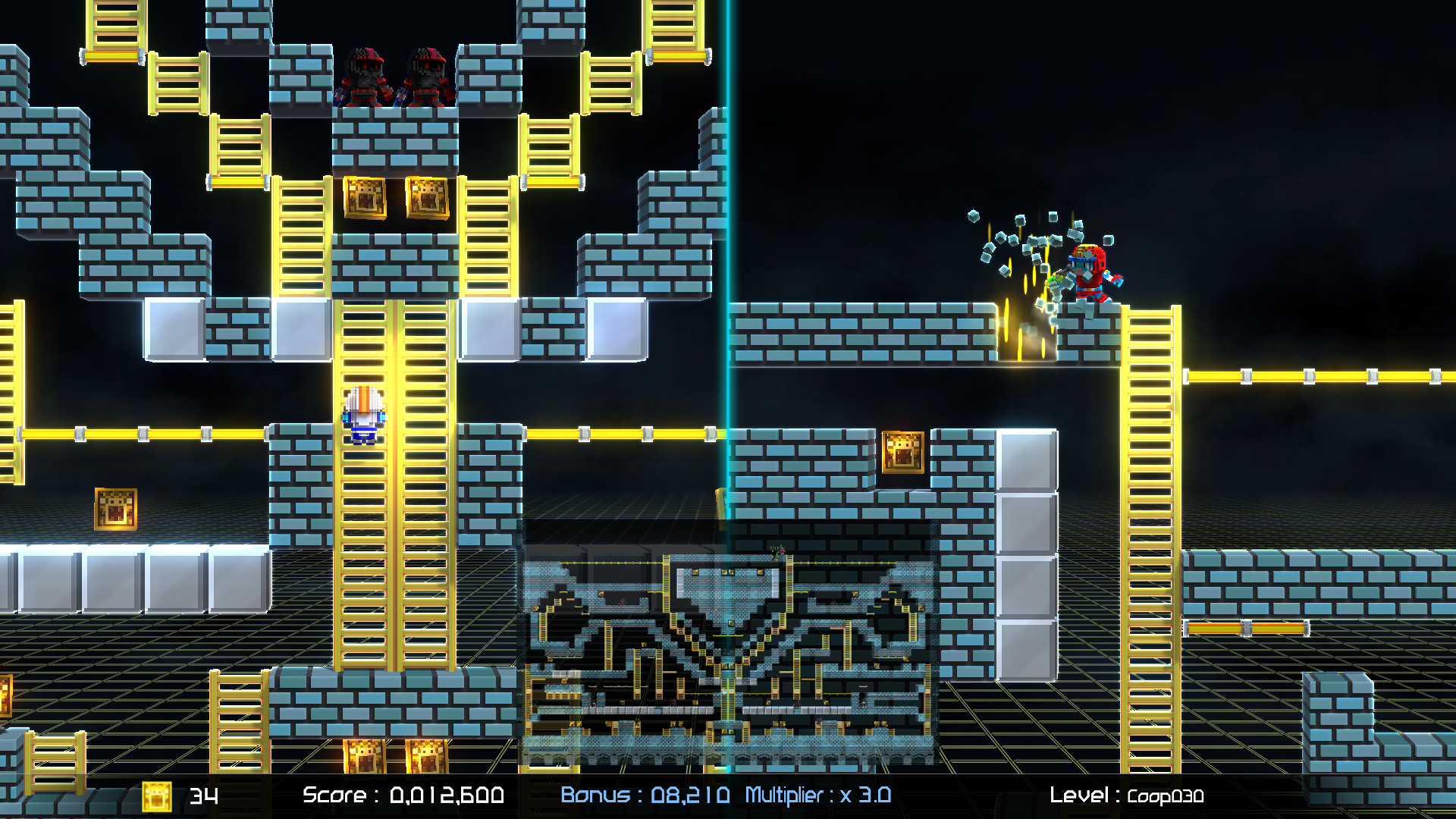The width and height of the screenshot is (1456, 819).
Task: Click the falling debris beside the red player
Action: pyautogui.click(x=1024, y=243)
